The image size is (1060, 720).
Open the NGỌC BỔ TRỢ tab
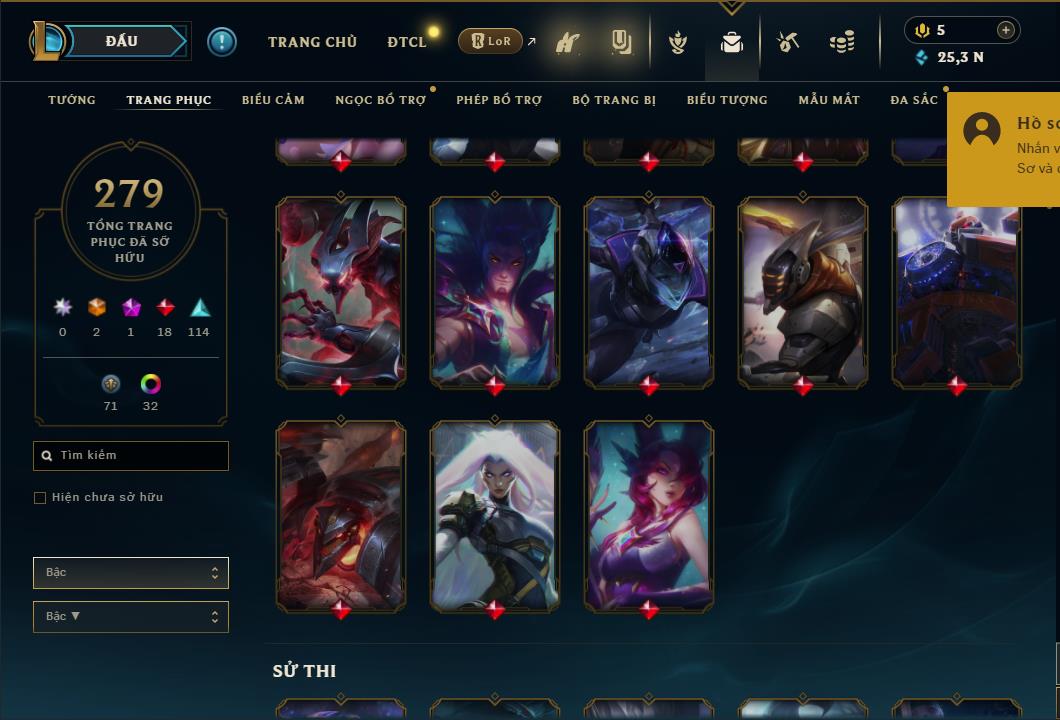pyautogui.click(x=380, y=100)
